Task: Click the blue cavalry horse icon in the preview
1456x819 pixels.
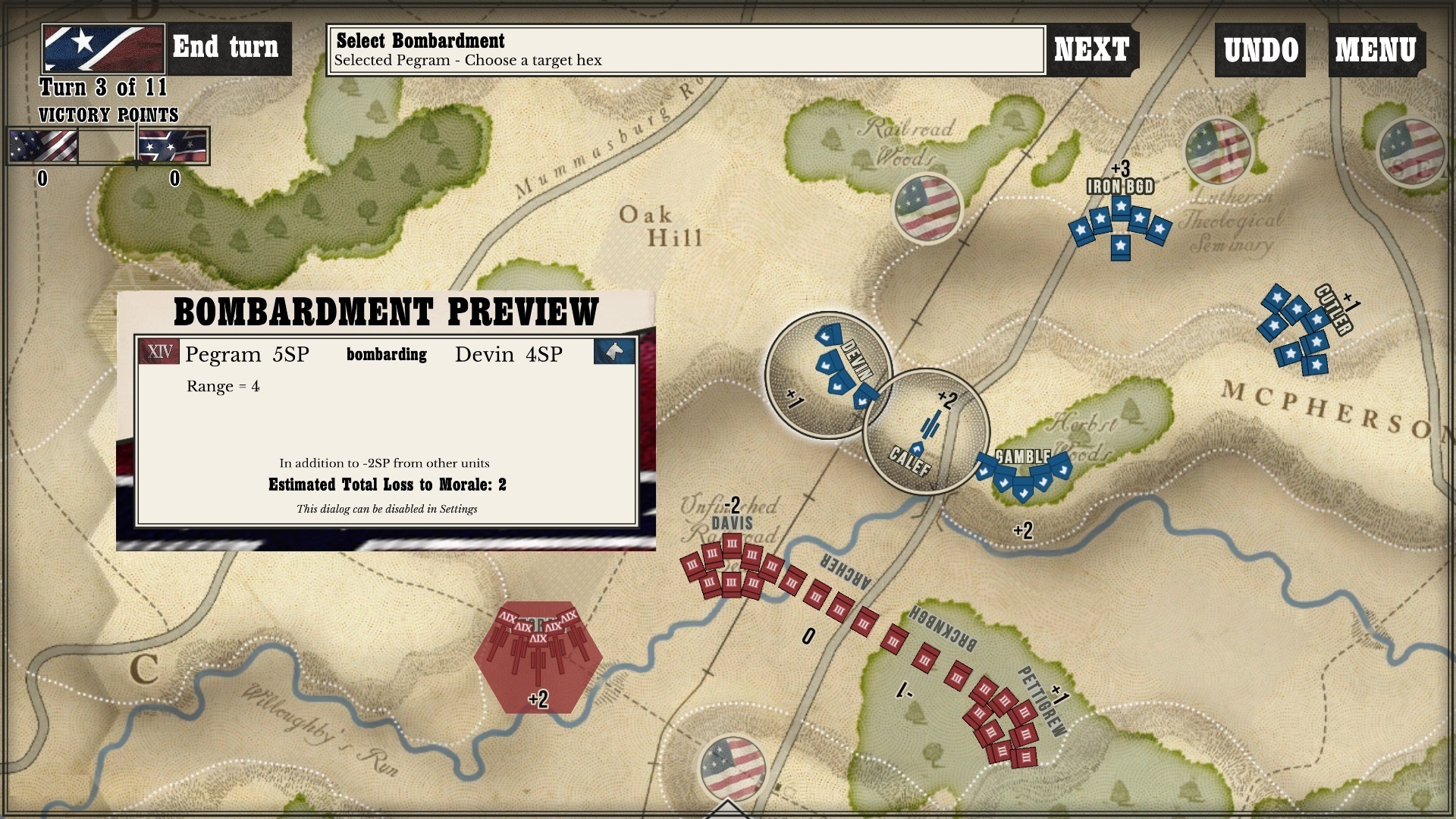Action: [614, 353]
